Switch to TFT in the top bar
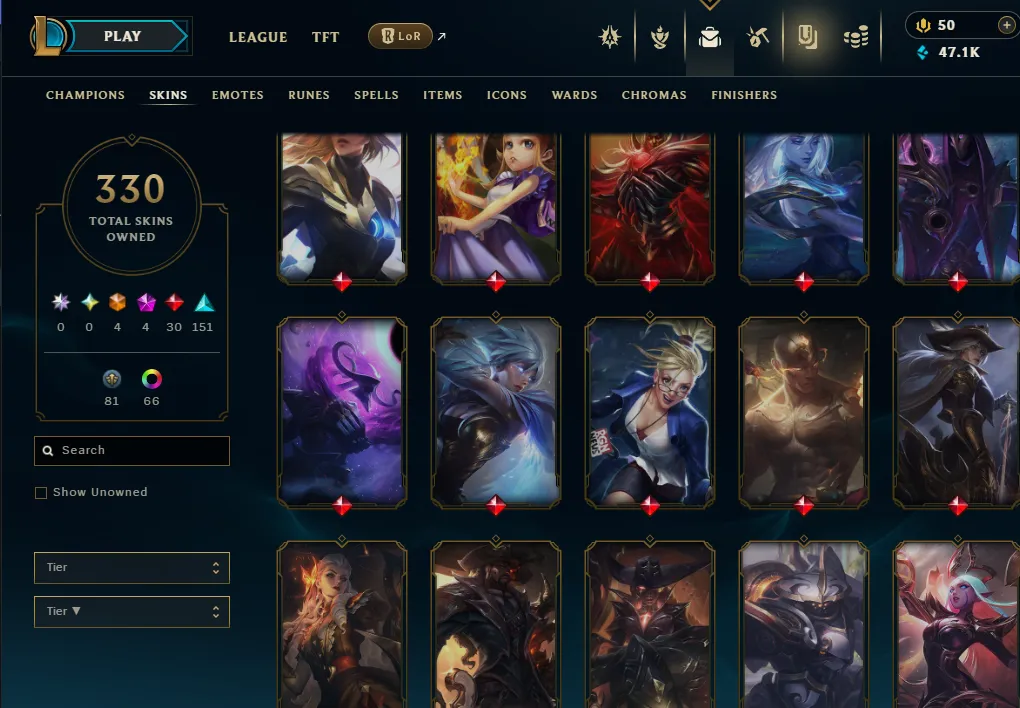Screen dimensions: 1020x708 point(325,37)
